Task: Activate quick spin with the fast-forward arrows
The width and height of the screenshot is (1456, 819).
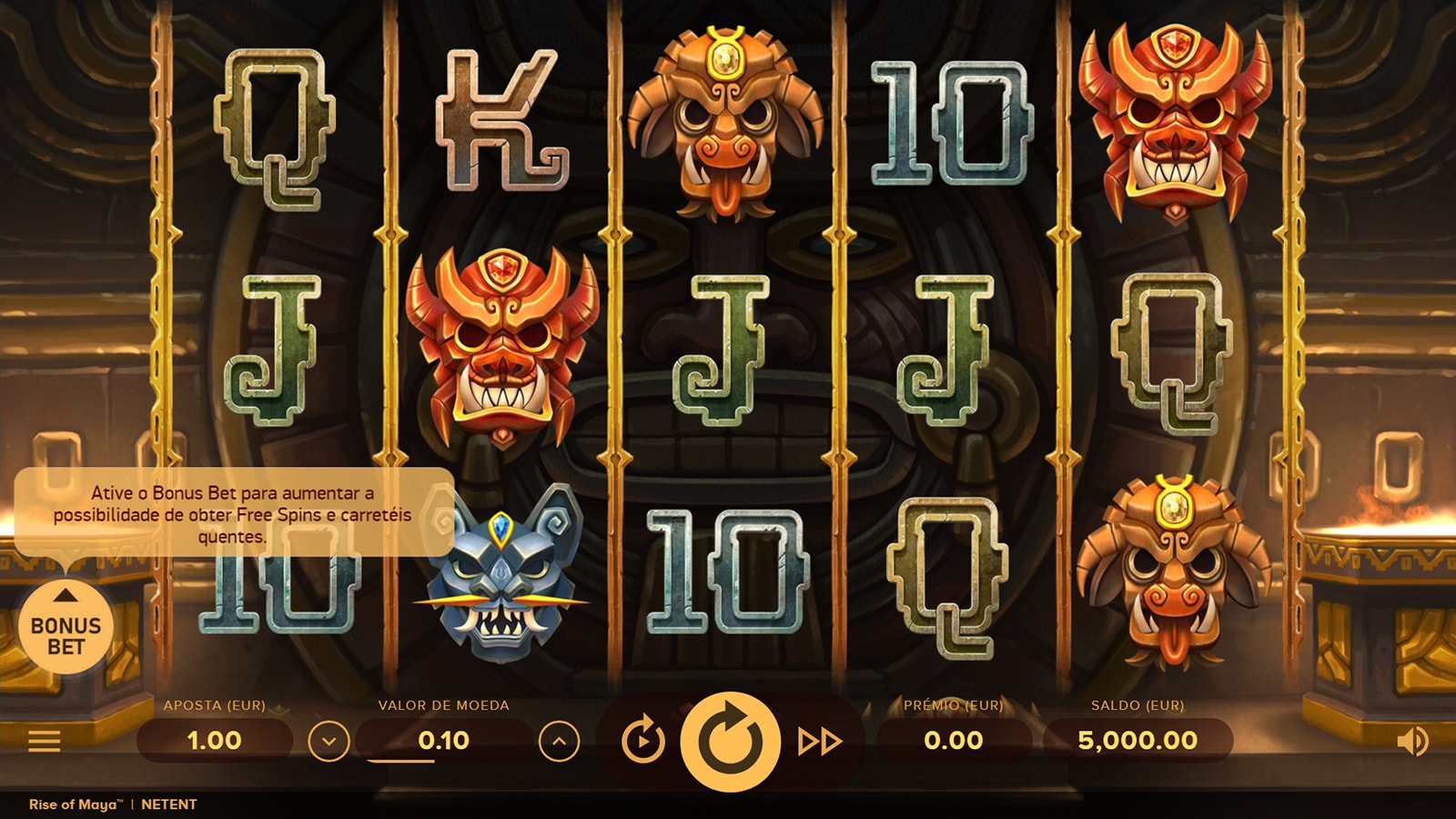Action: pos(819,742)
